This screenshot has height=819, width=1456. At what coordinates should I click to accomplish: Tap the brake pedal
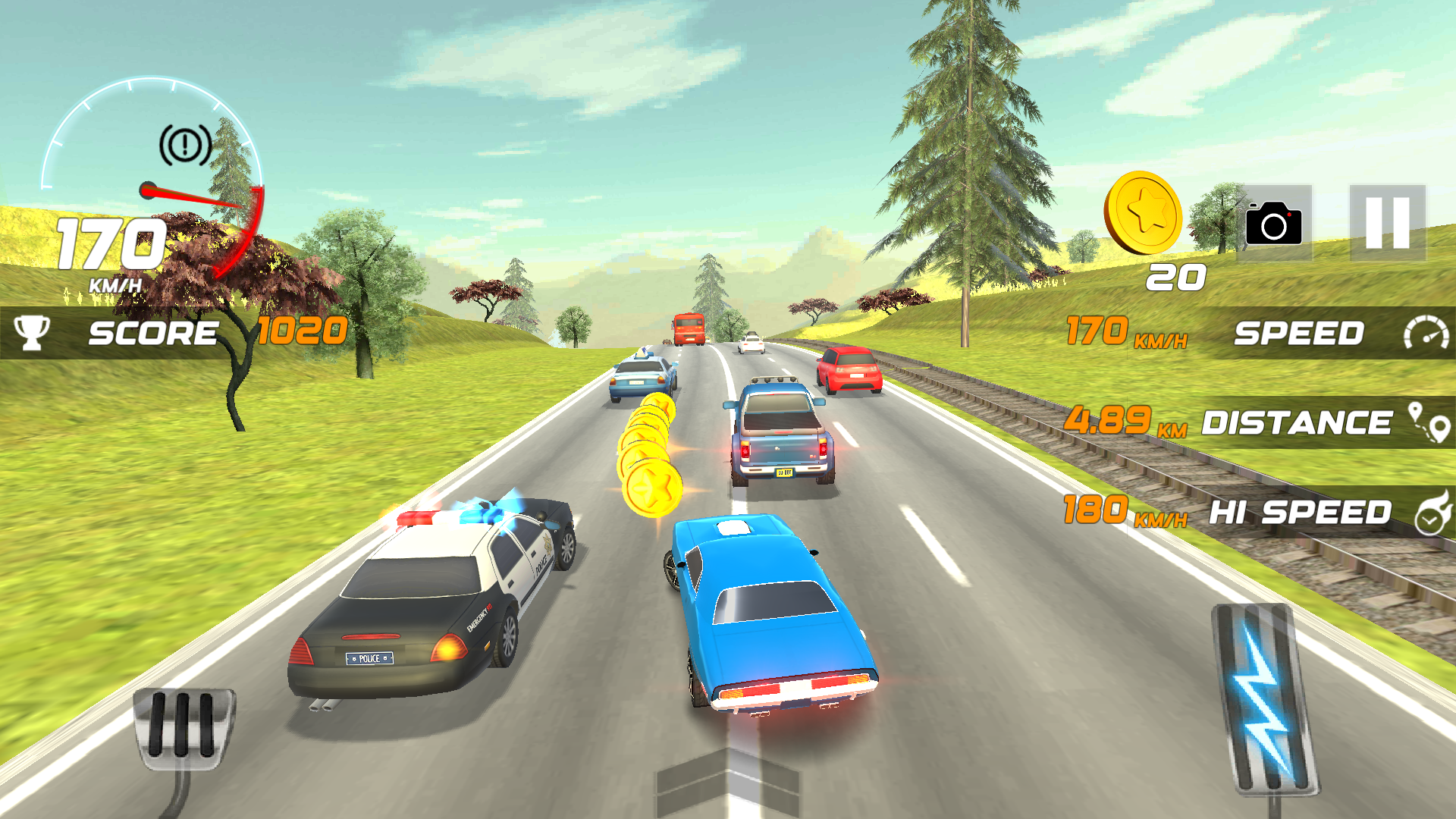183,726
